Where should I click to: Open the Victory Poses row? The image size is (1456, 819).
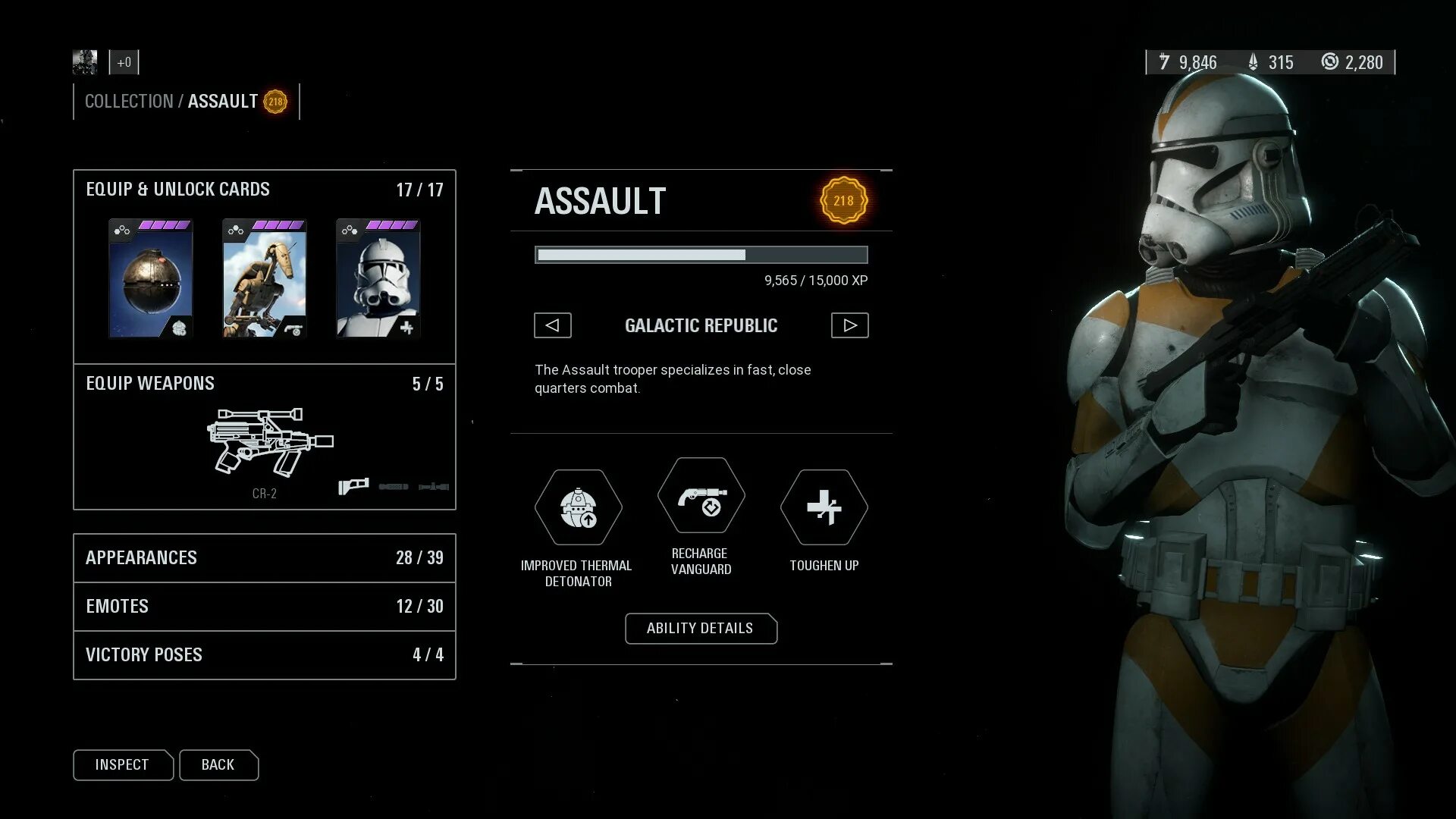click(264, 655)
